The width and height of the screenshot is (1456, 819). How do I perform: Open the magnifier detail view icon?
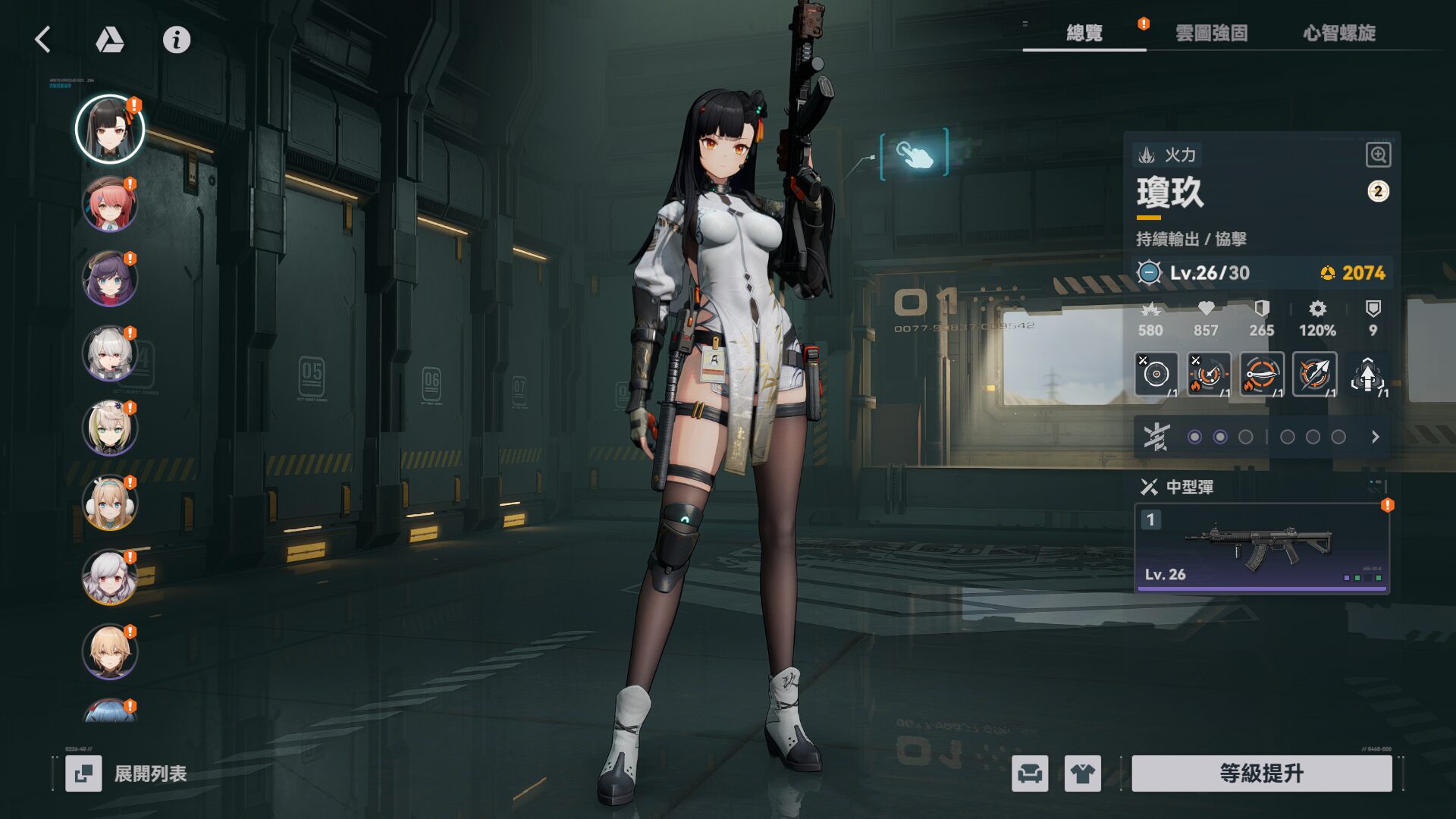tap(1378, 155)
